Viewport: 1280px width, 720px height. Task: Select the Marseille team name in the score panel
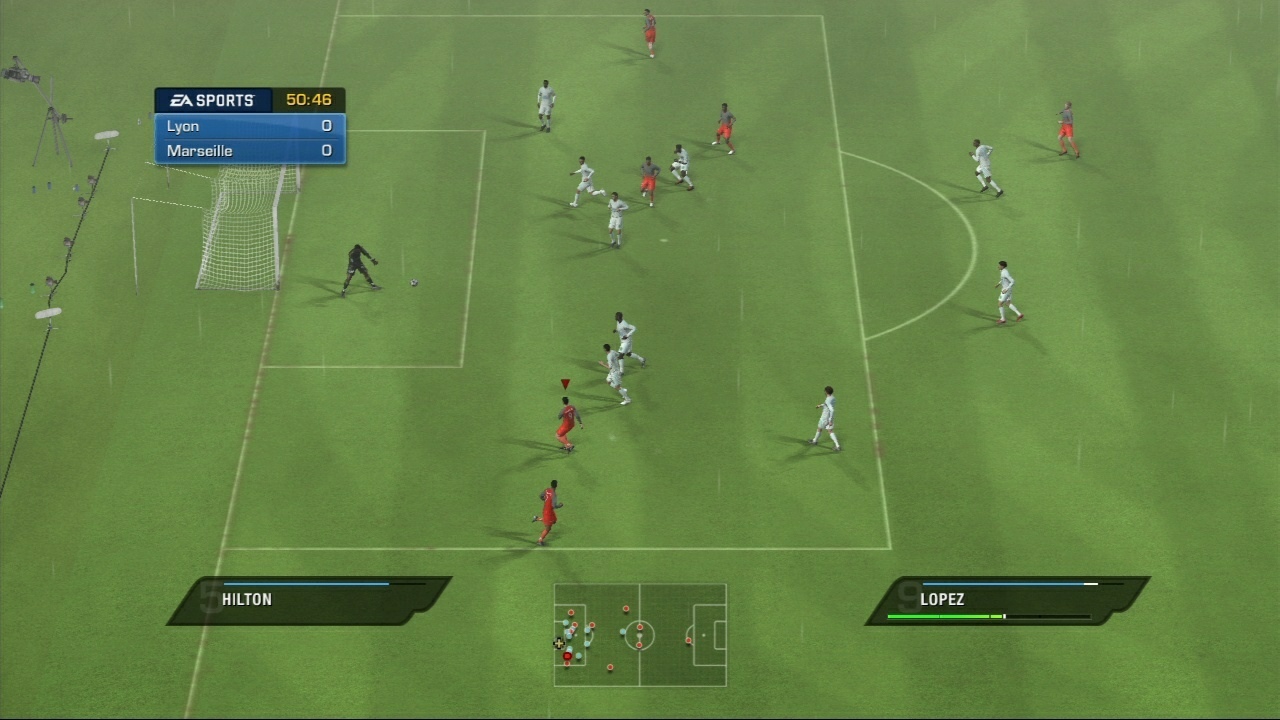(x=198, y=150)
